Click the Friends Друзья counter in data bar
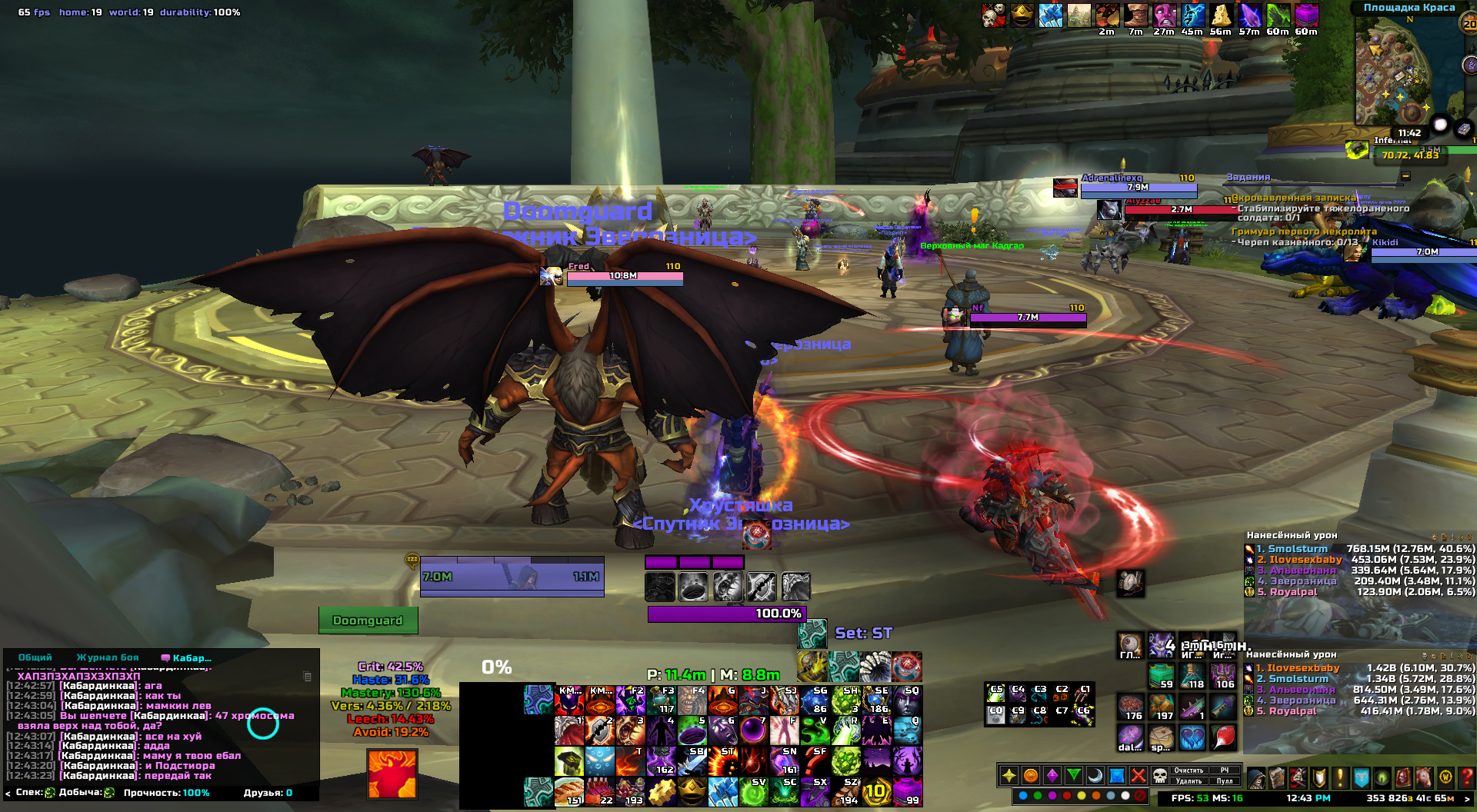 268,793
